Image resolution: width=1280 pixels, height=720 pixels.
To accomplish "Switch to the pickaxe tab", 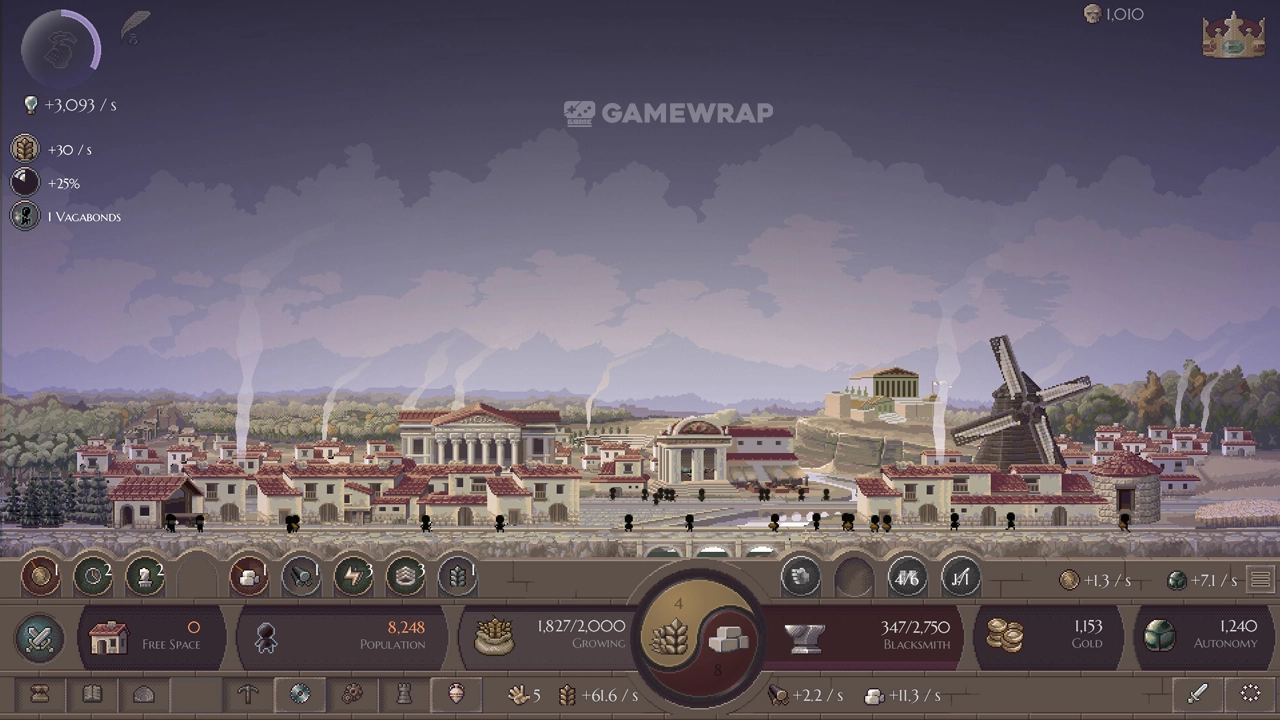I will click(248, 694).
